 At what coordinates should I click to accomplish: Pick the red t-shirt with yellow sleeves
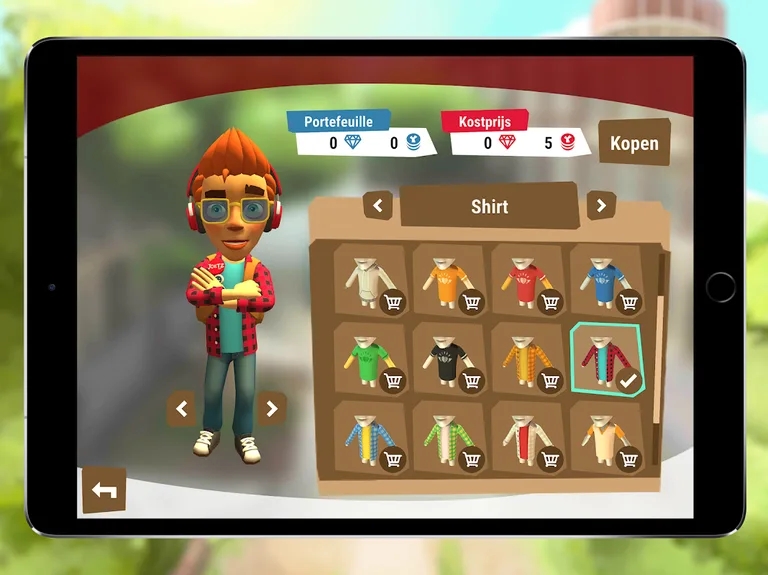pyautogui.click(x=527, y=280)
